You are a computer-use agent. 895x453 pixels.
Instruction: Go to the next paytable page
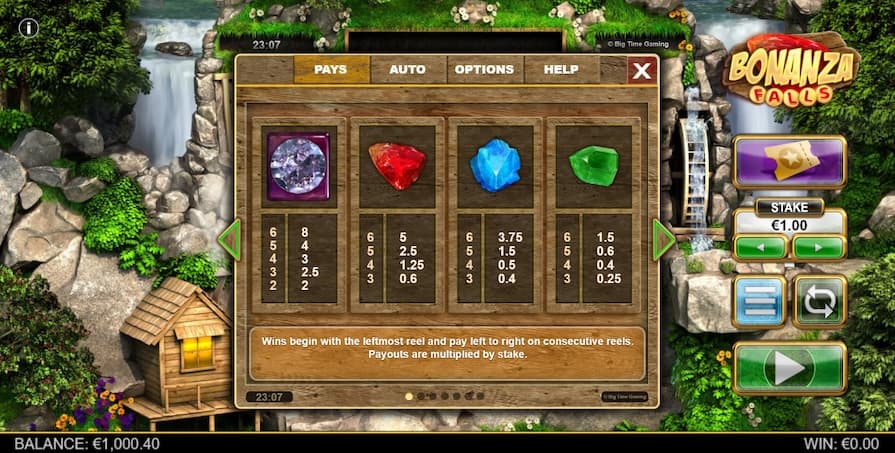663,240
